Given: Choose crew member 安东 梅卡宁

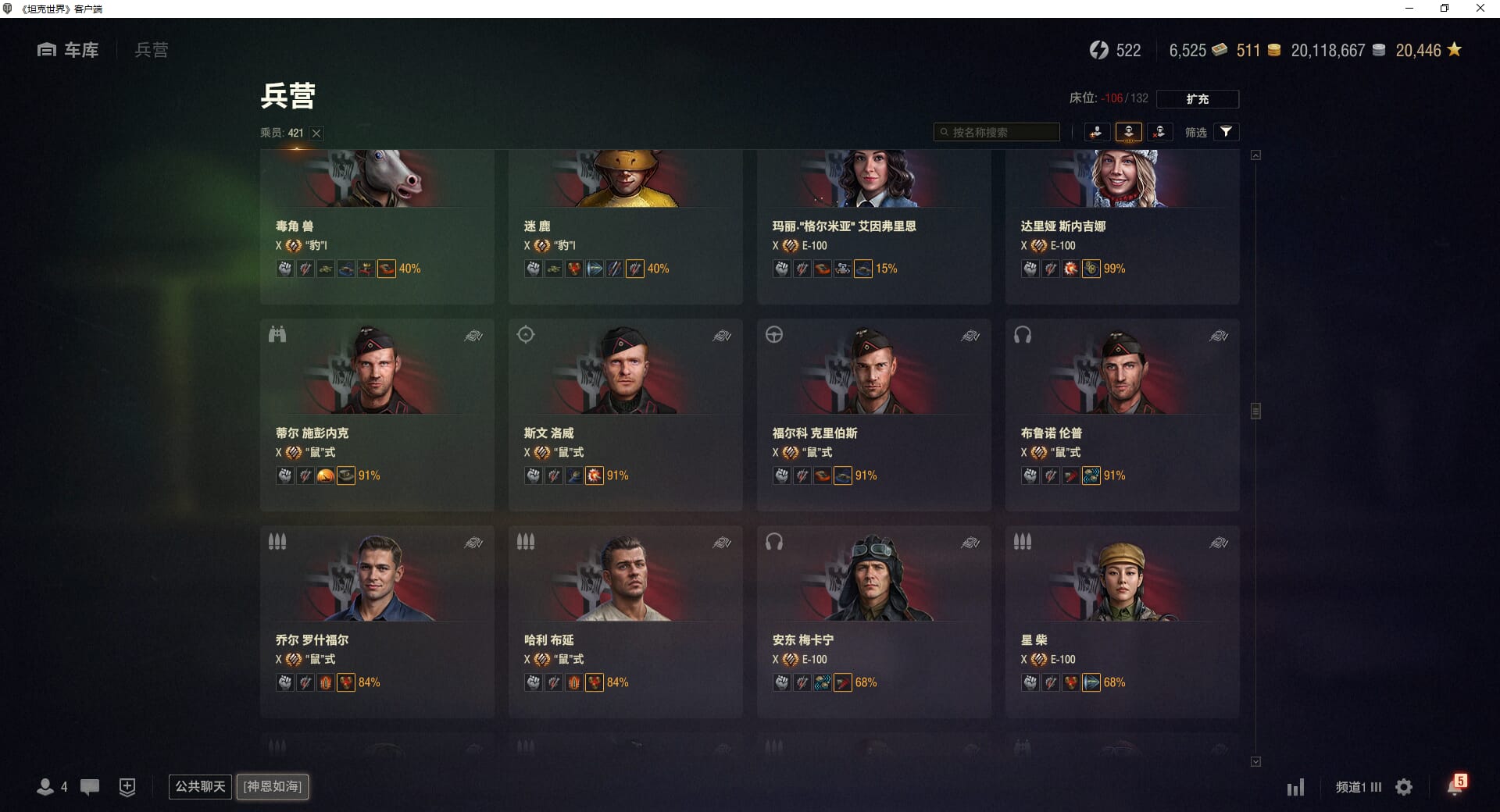Looking at the screenshot, I should tap(873, 621).
